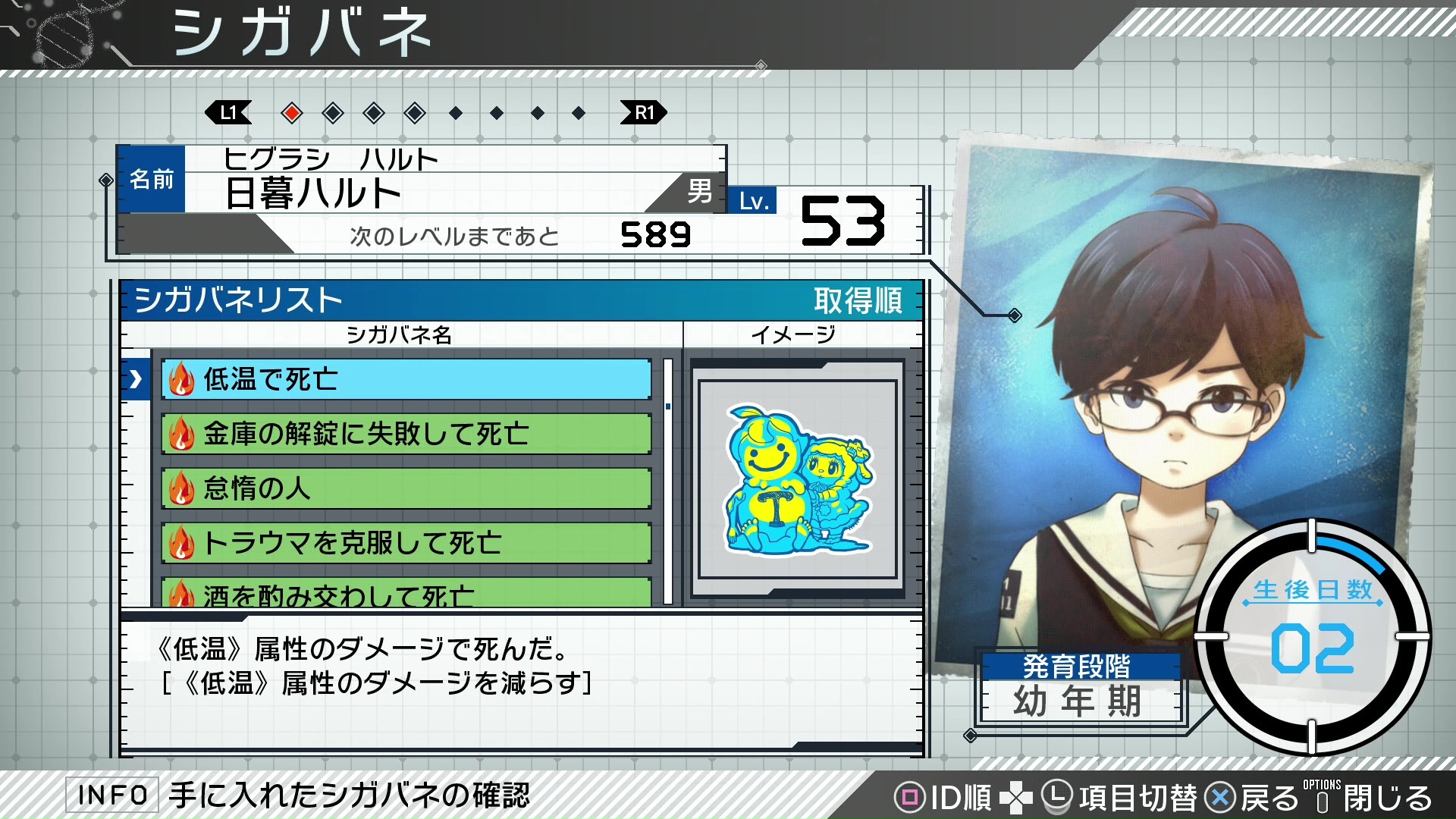Click the Shigabane list scrollbar
This screenshot has height=819, width=1456.
click(668, 481)
